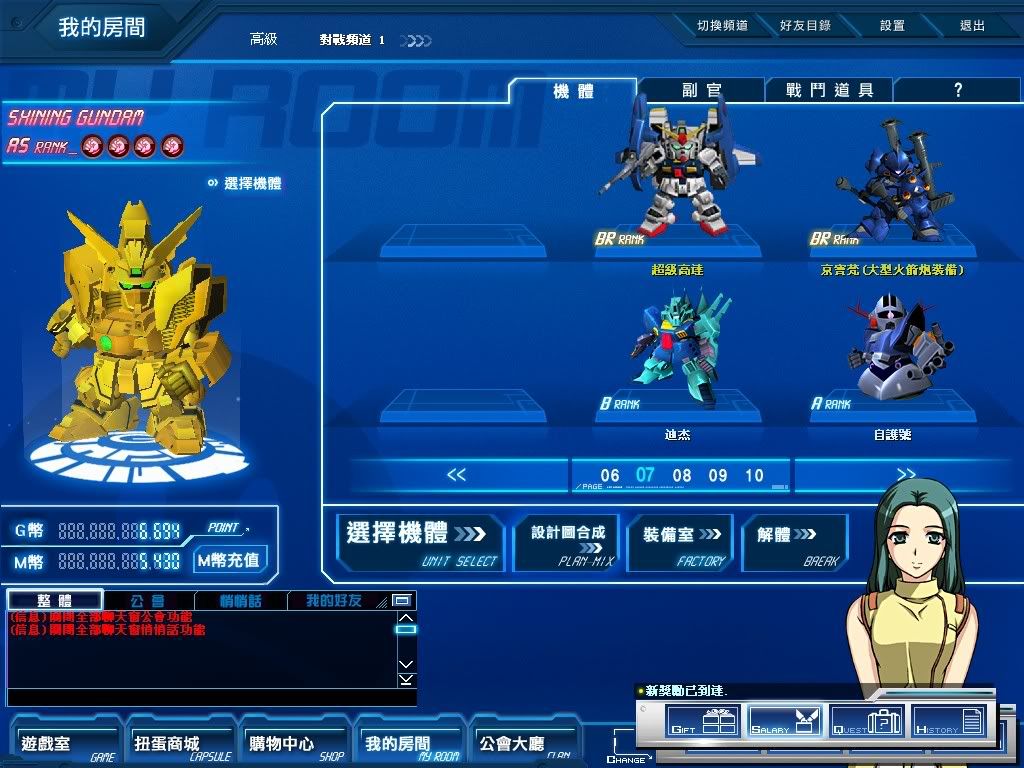Screen dimensions: 1024x768
Task: Open the 好友目錄 friends list
Action: click(805, 26)
